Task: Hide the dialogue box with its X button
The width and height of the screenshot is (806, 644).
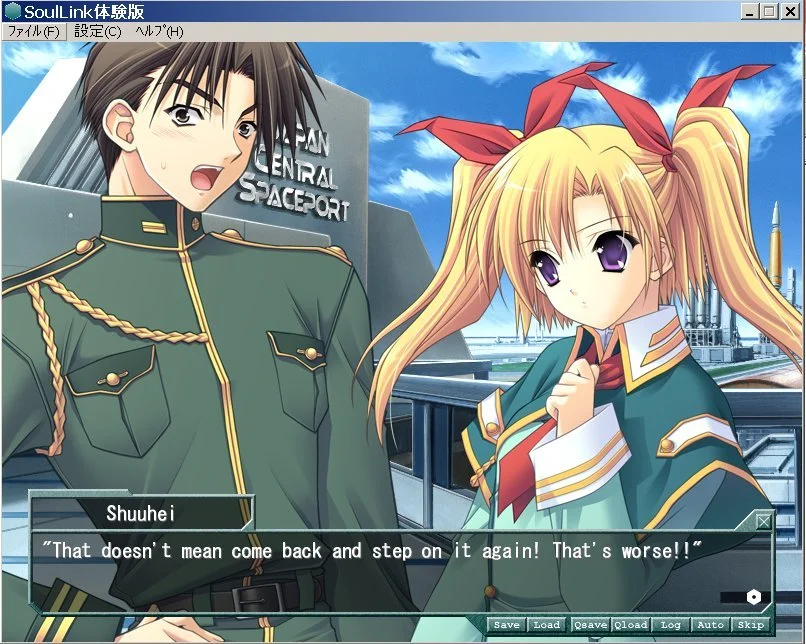Action: [764, 521]
